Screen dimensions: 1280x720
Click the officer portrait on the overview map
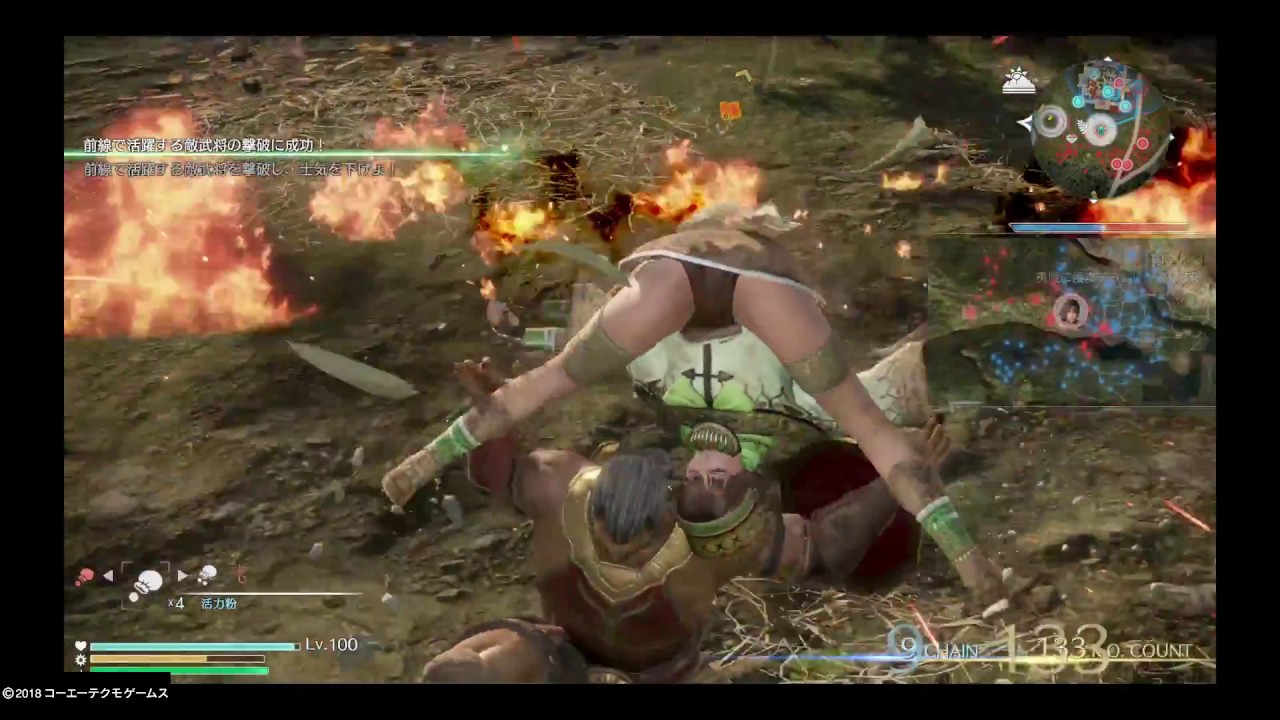[1069, 310]
